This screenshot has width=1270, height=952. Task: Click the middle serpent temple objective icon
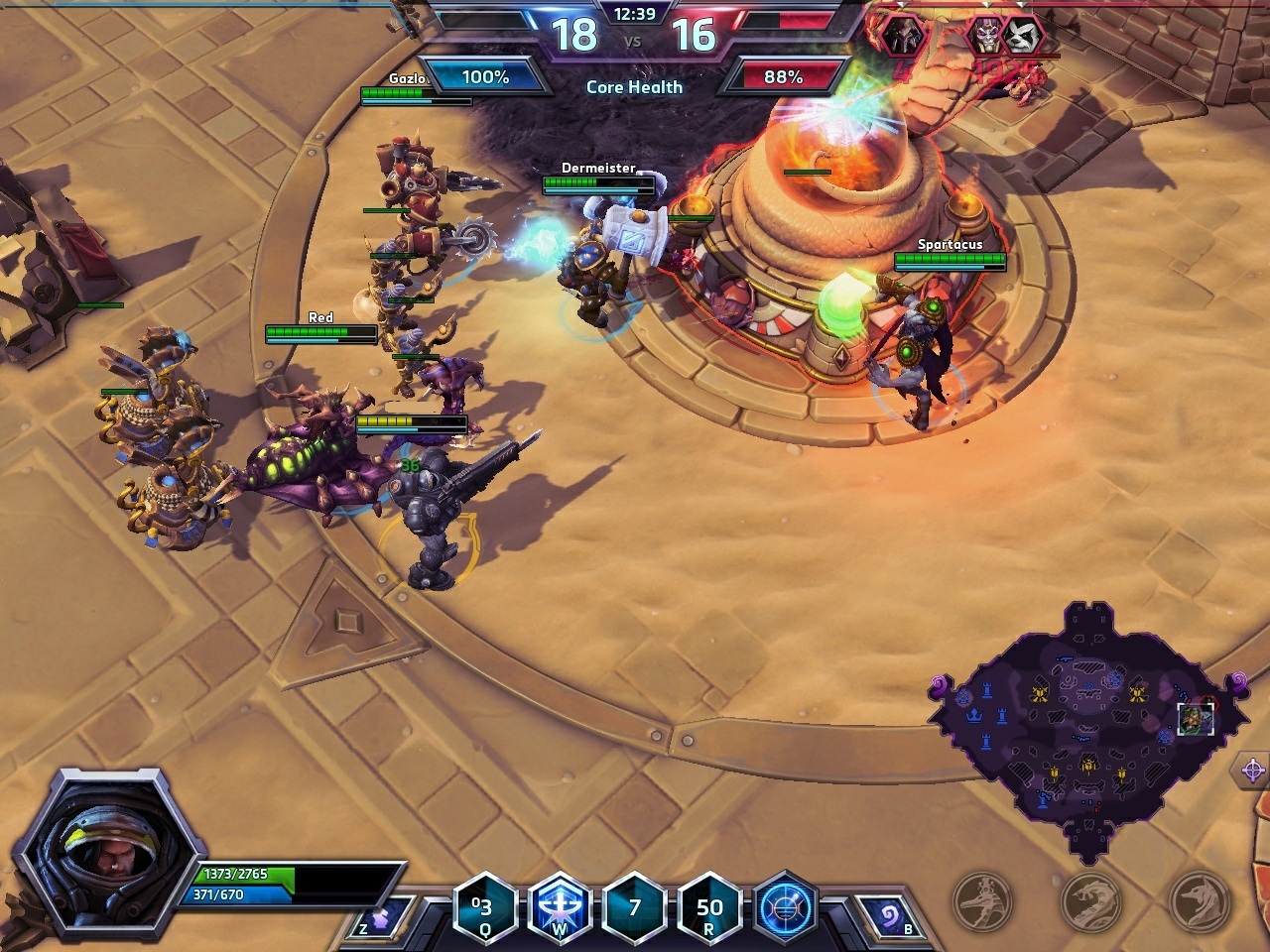pyautogui.click(x=1091, y=900)
